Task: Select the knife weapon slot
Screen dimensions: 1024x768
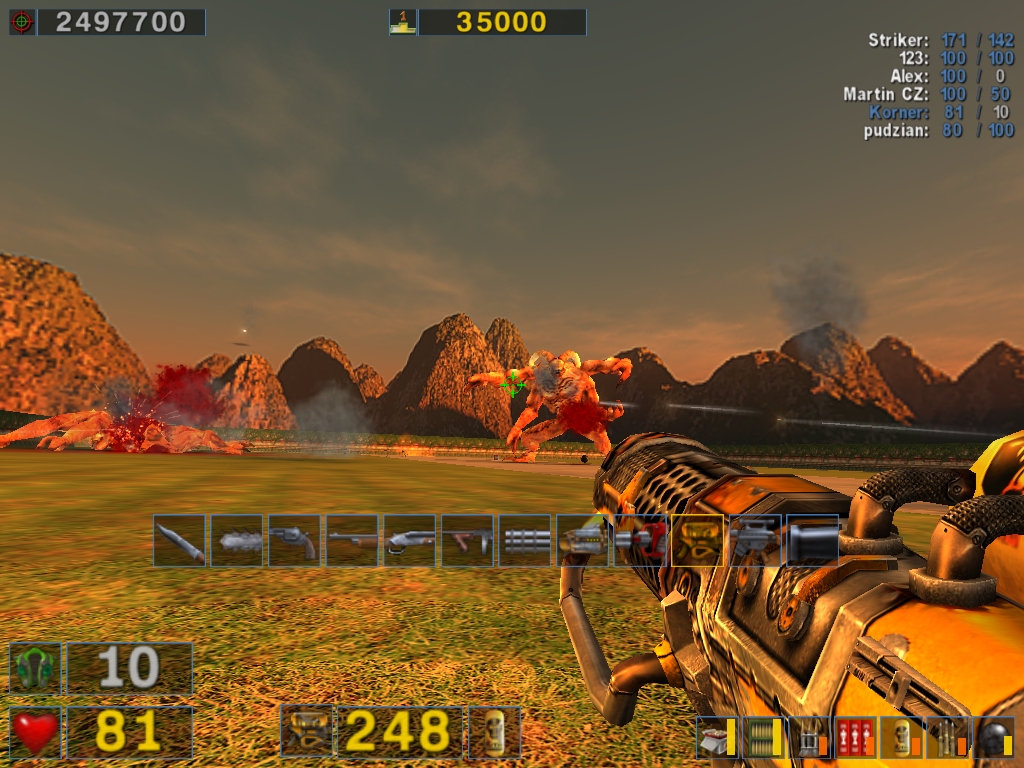Action: [x=180, y=541]
